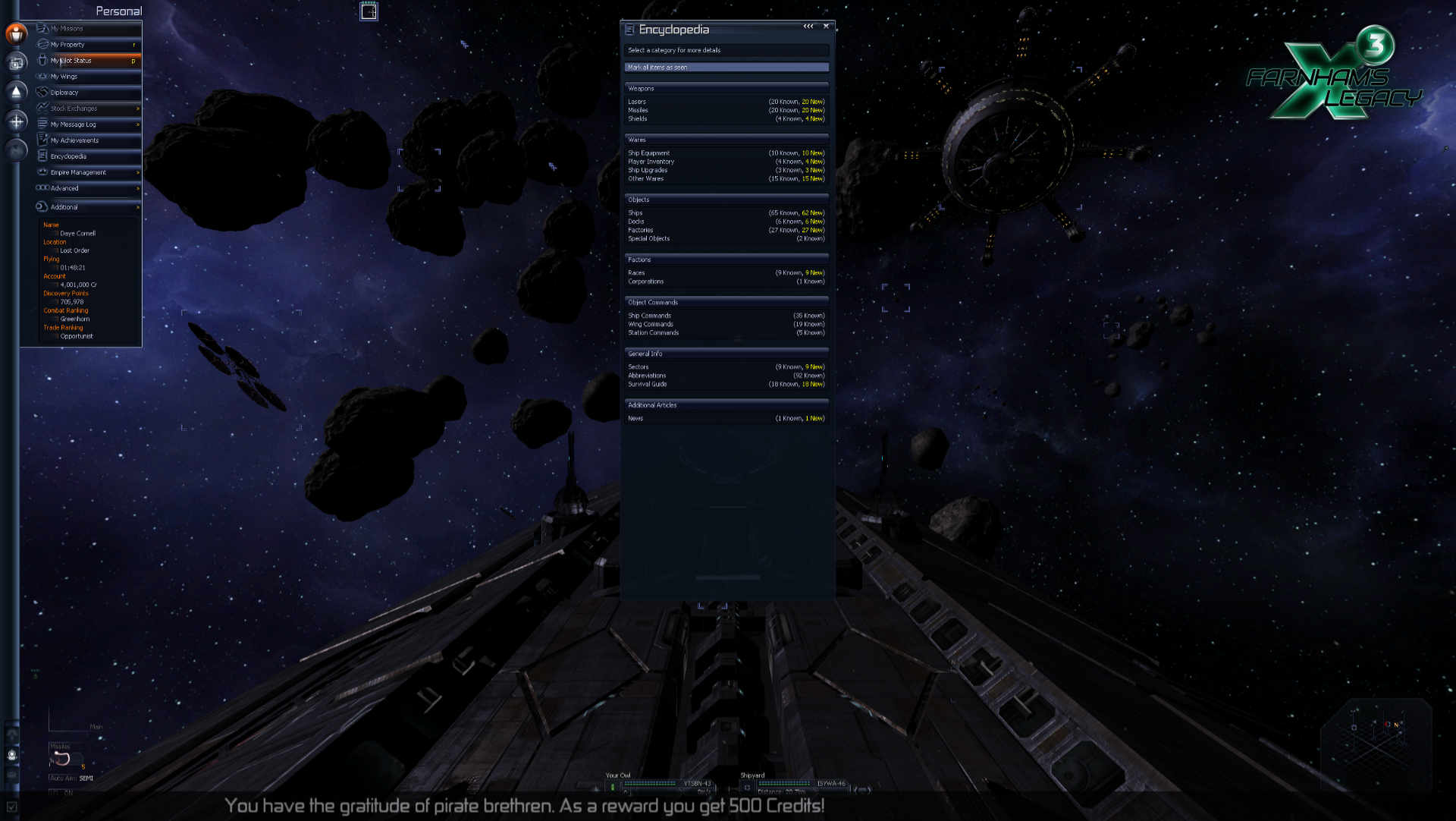Screen dimensions: 1456x821
Task: Open the Sectors general info list
Action: coord(639,367)
